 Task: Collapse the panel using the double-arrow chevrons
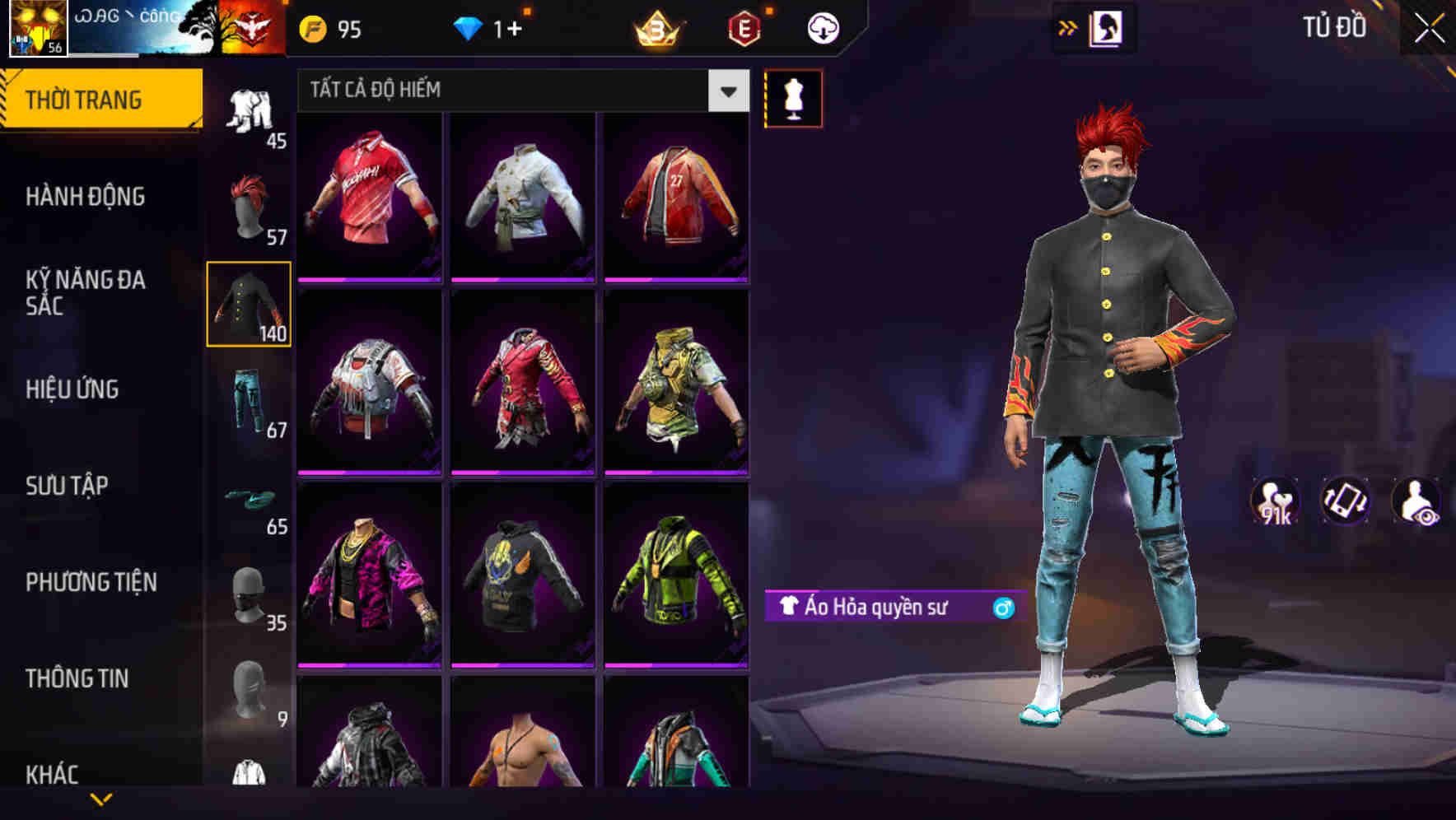[1068, 27]
